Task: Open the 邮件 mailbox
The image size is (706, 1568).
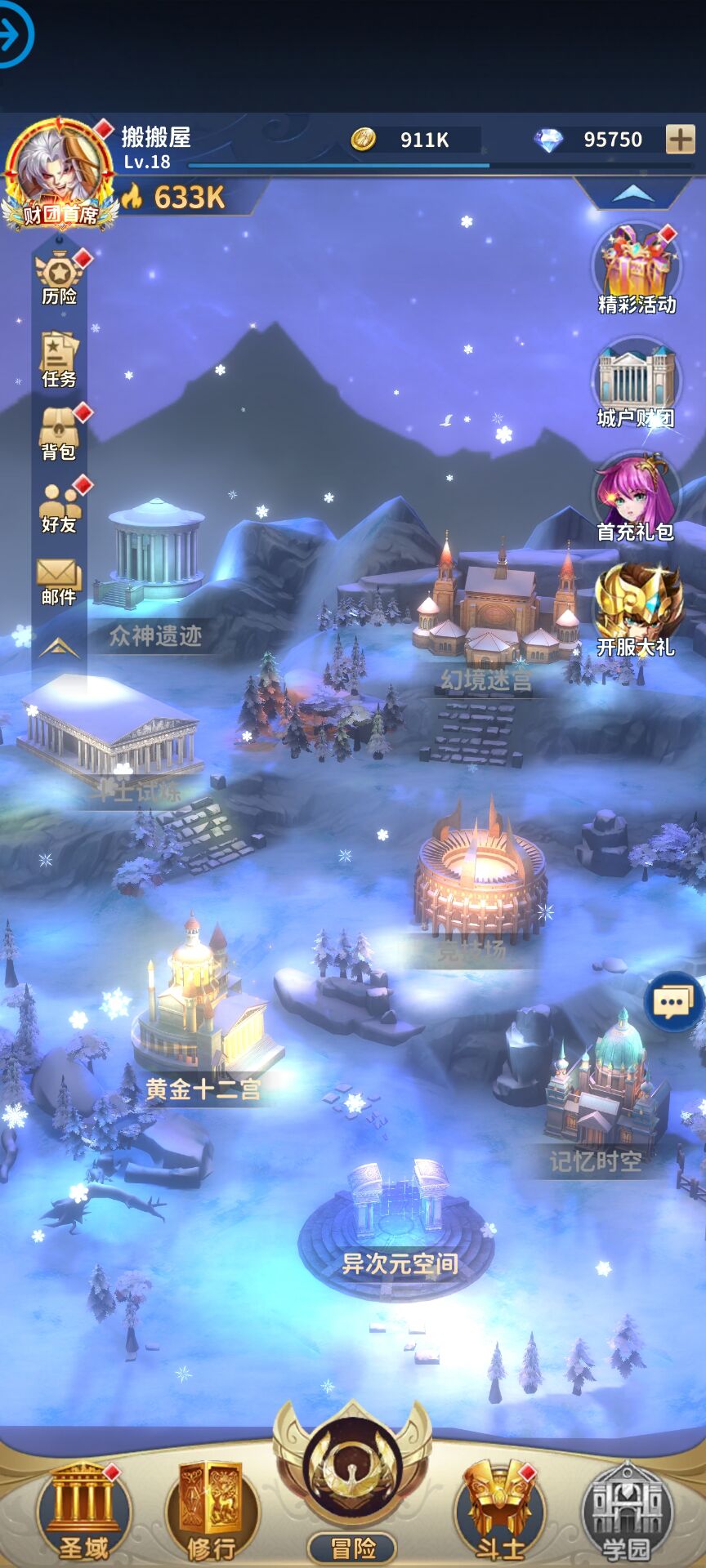Action: tap(59, 581)
